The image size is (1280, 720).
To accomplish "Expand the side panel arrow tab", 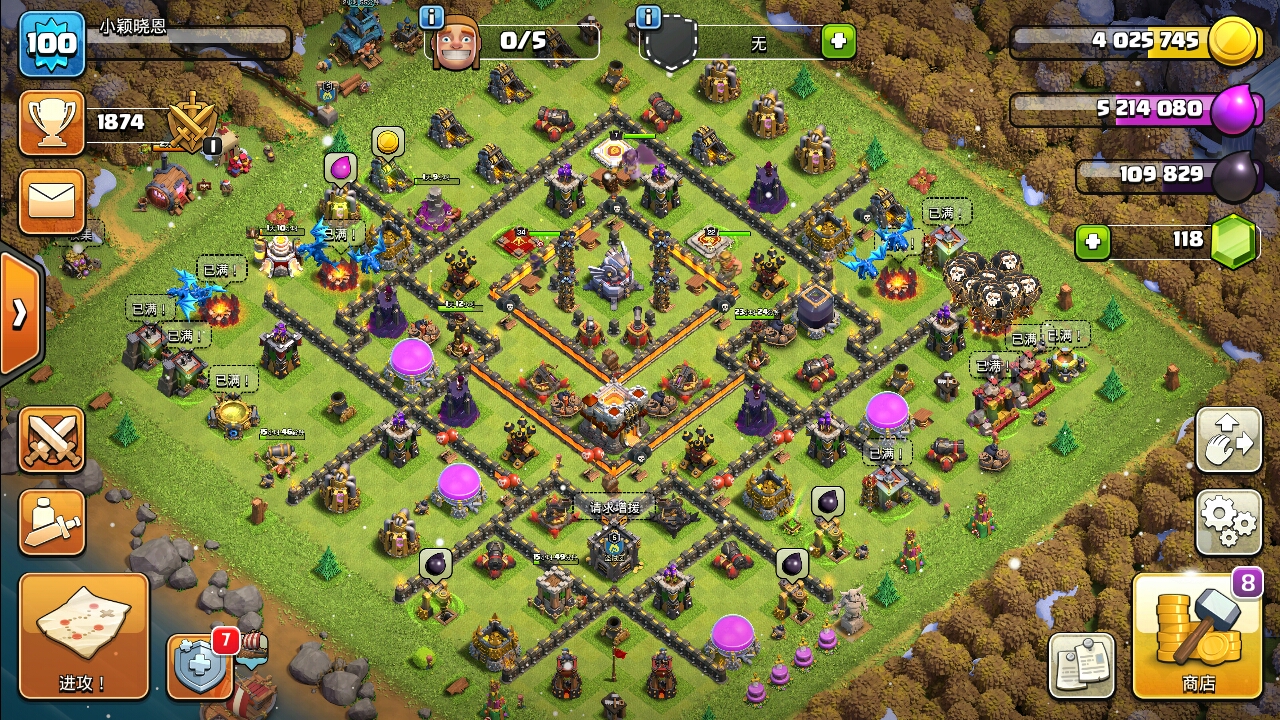I will click(19, 314).
